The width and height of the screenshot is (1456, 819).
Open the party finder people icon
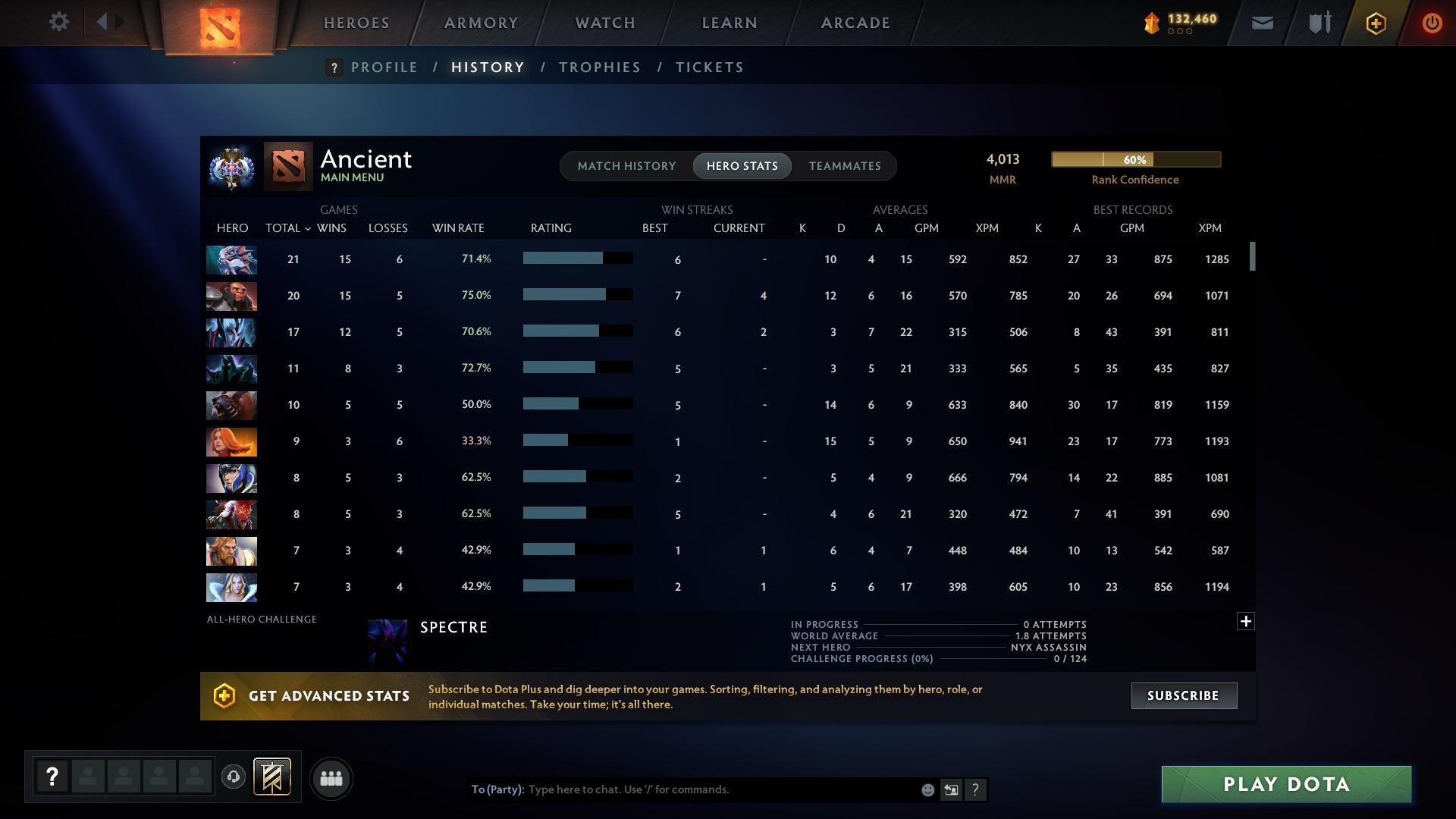tap(331, 778)
